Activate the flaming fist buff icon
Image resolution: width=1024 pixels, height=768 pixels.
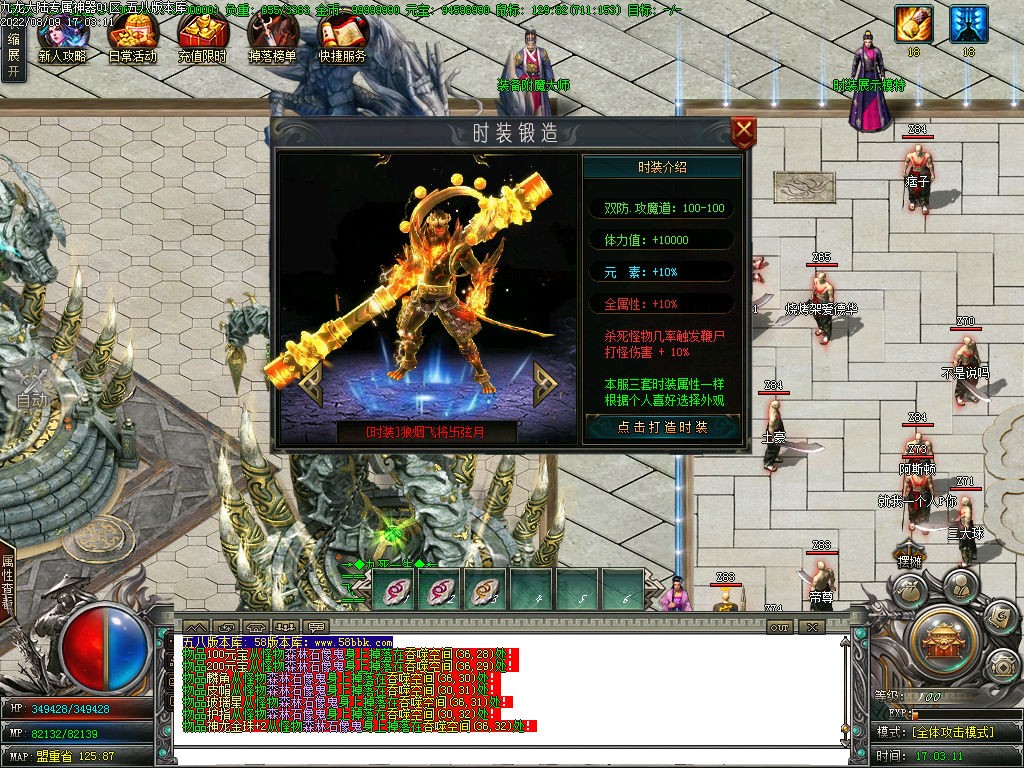coord(913,24)
